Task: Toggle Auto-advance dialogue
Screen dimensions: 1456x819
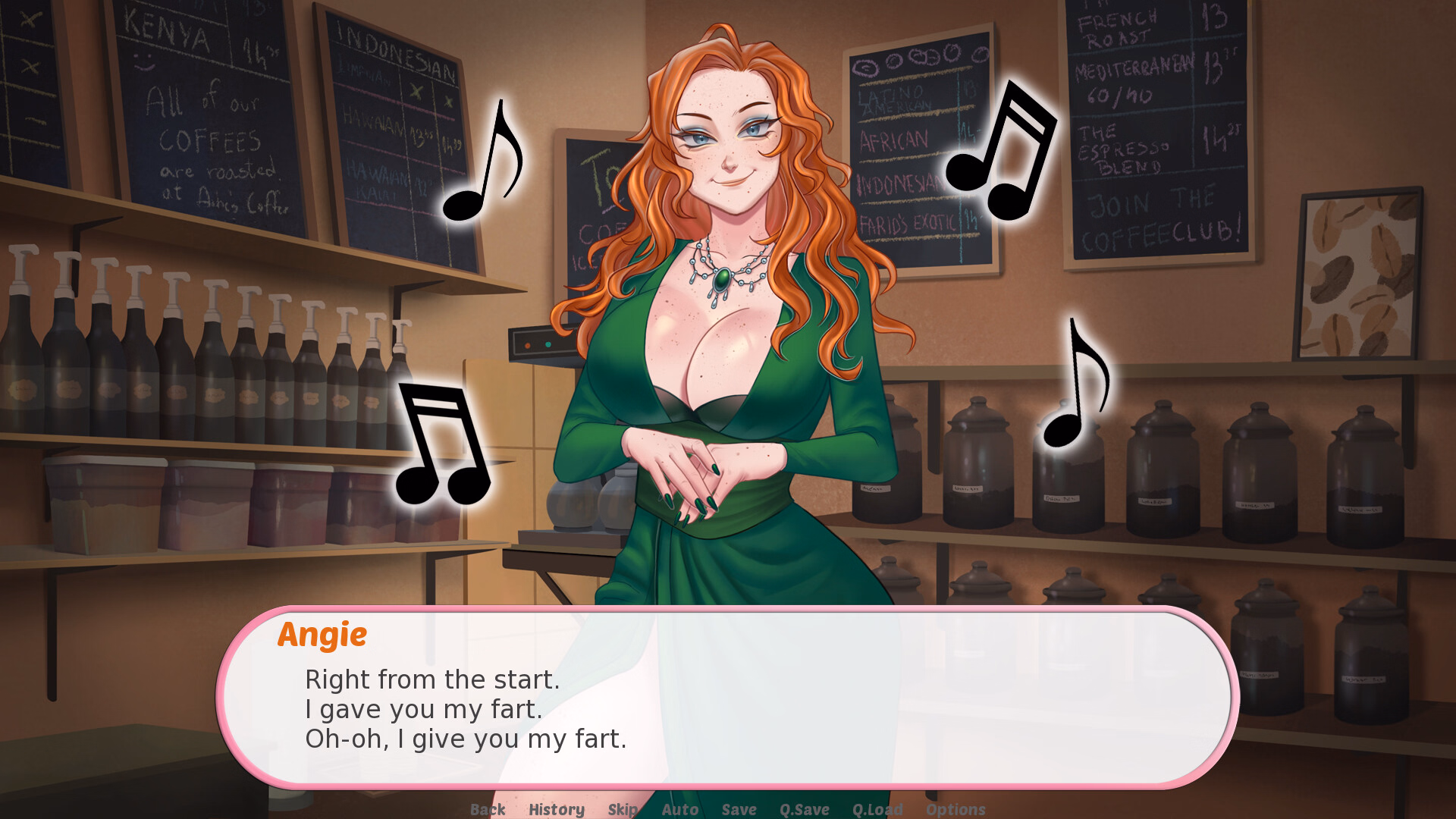Action: 680,809
